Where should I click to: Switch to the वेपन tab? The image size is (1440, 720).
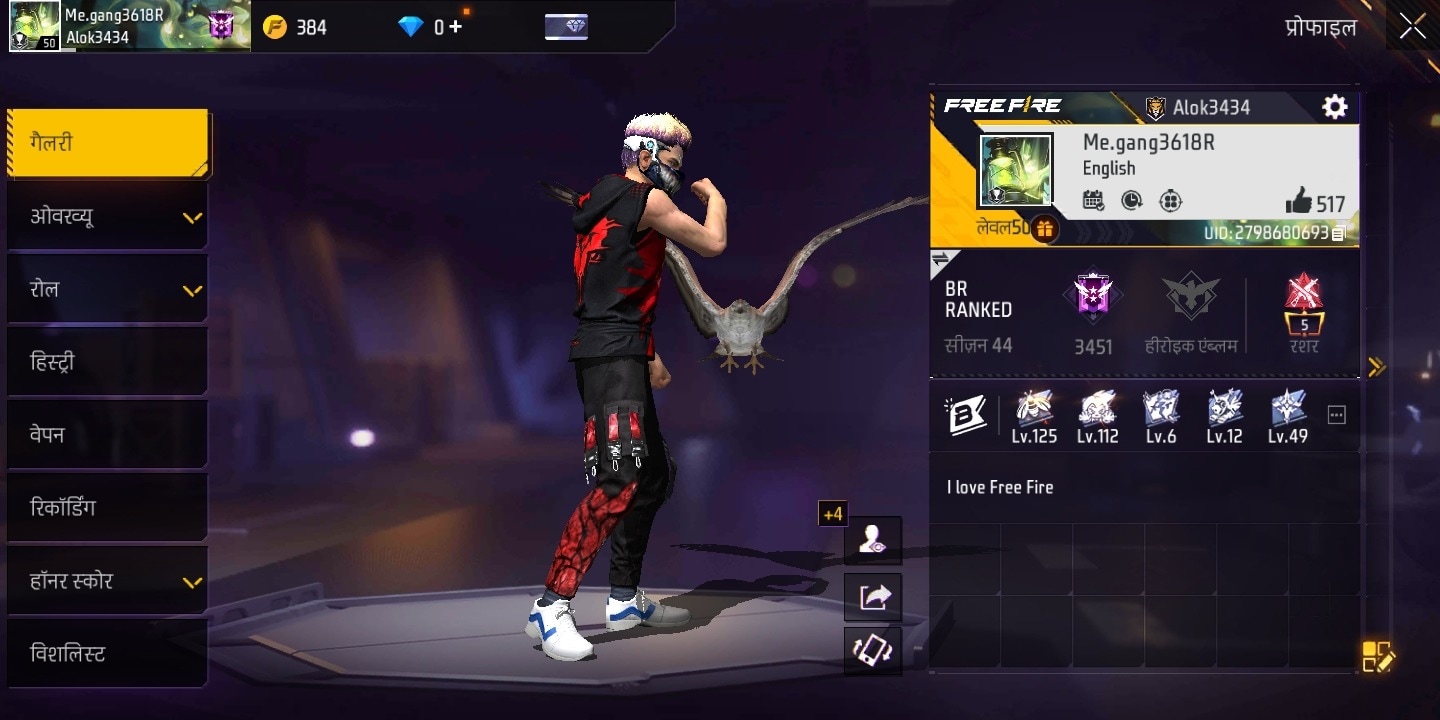tap(108, 435)
